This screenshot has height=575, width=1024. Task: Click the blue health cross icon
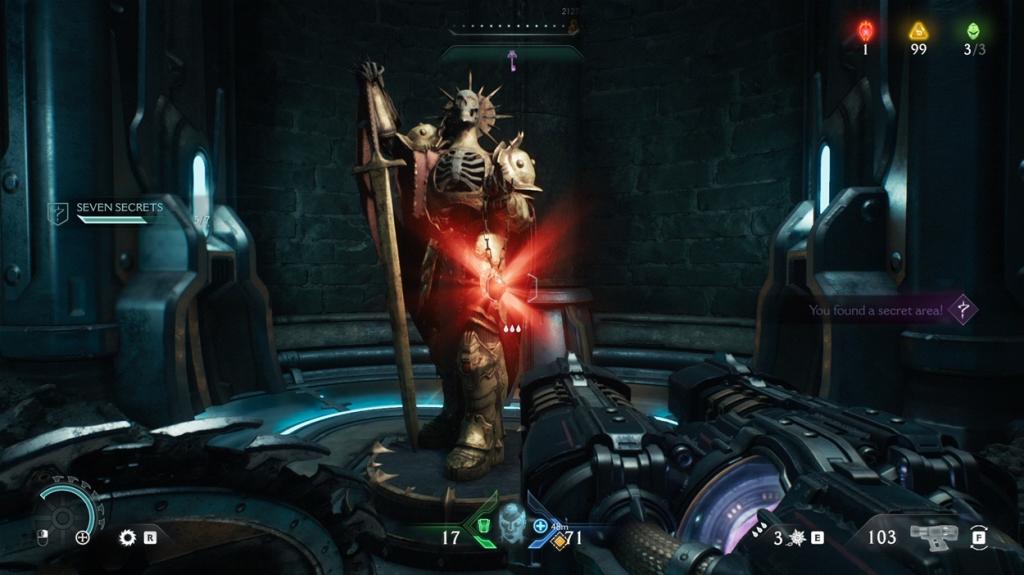[x=541, y=525]
